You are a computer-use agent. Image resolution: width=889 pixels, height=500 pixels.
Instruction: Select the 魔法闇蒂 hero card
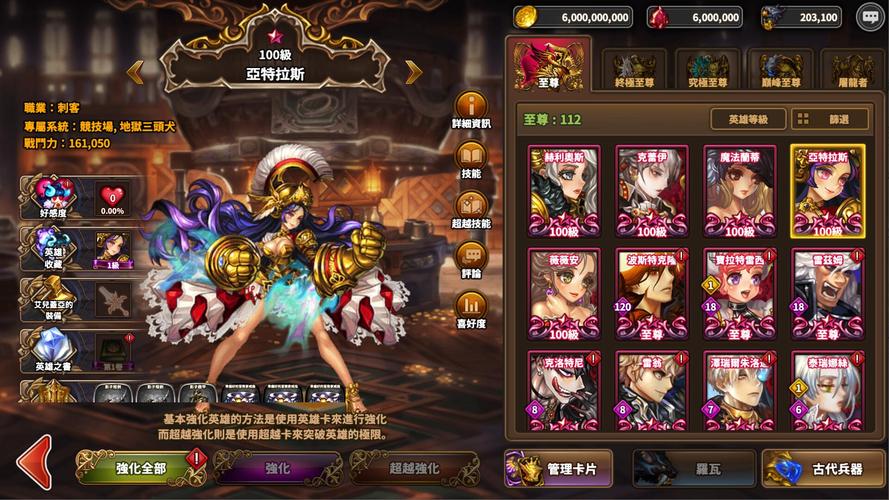click(x=740, y=191)
